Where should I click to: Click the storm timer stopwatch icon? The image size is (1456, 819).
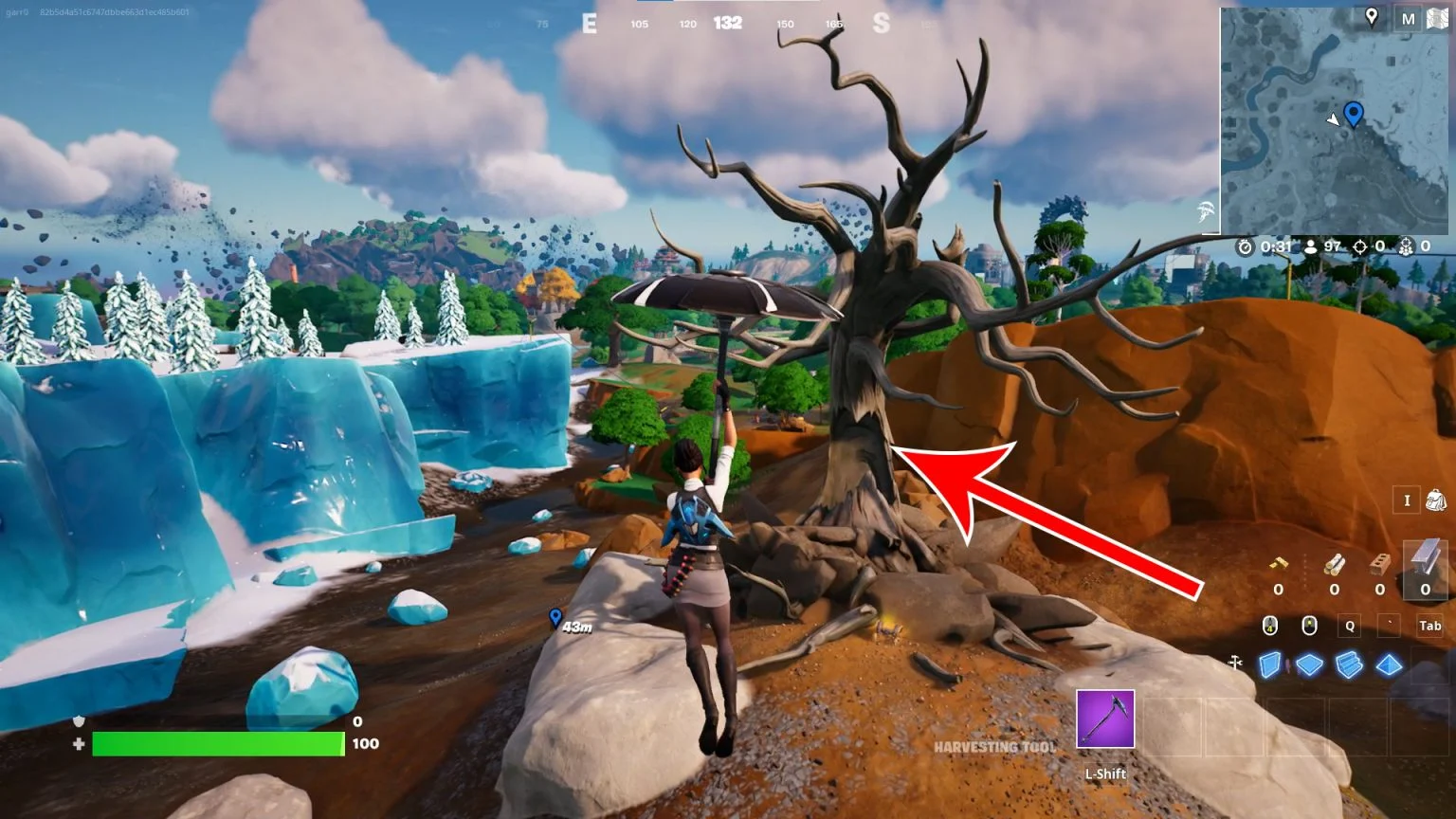click(1245, 246)
